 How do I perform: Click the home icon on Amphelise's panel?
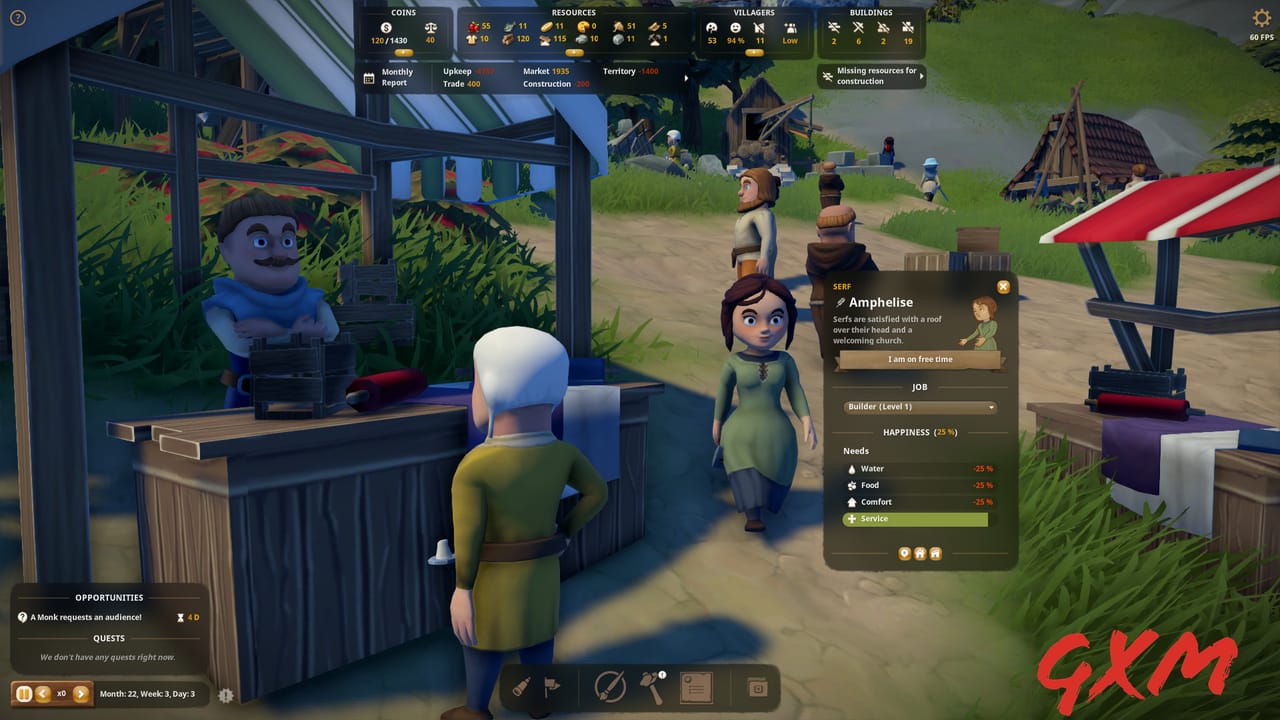920,553
